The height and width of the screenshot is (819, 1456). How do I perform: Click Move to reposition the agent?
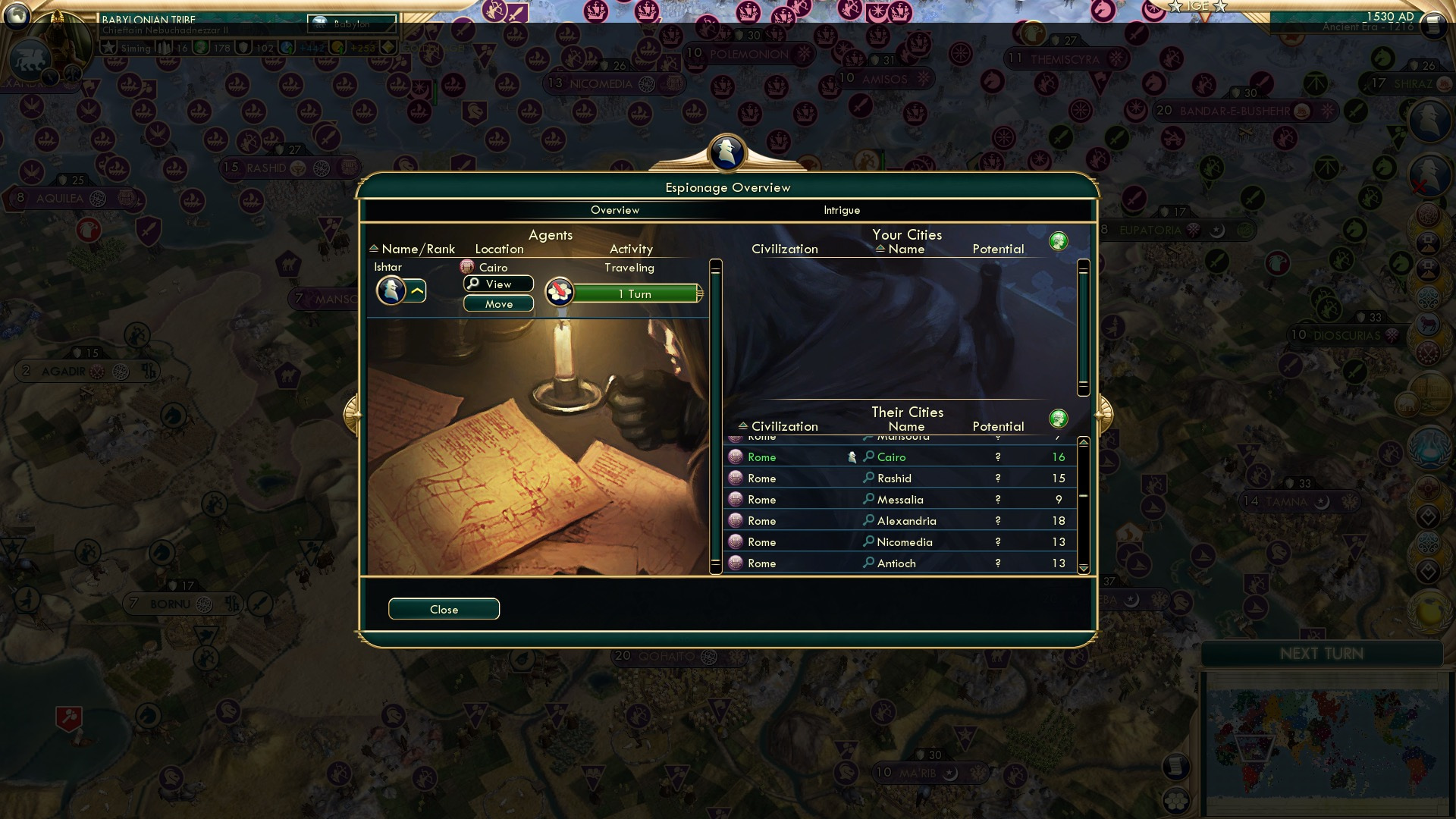pos(497,303)
